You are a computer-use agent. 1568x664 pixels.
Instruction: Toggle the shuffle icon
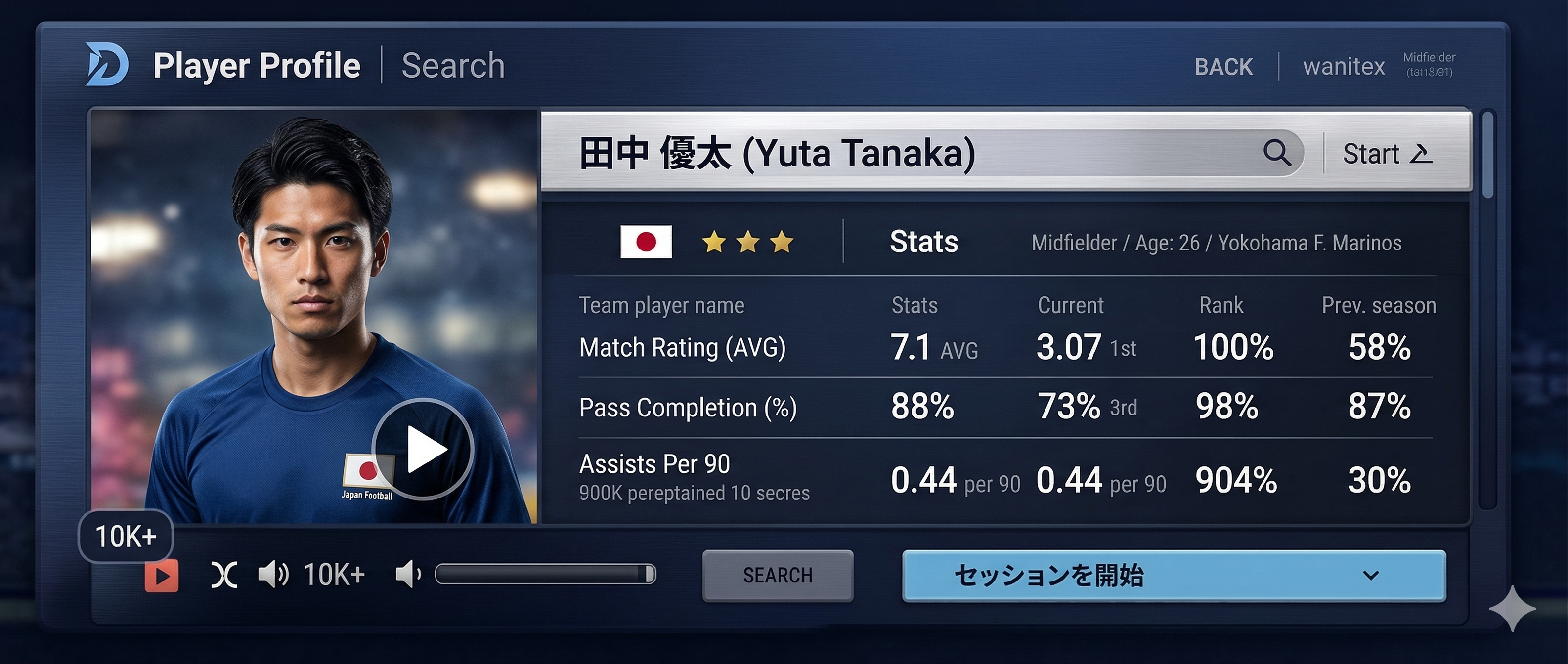[x=224, y=575]
